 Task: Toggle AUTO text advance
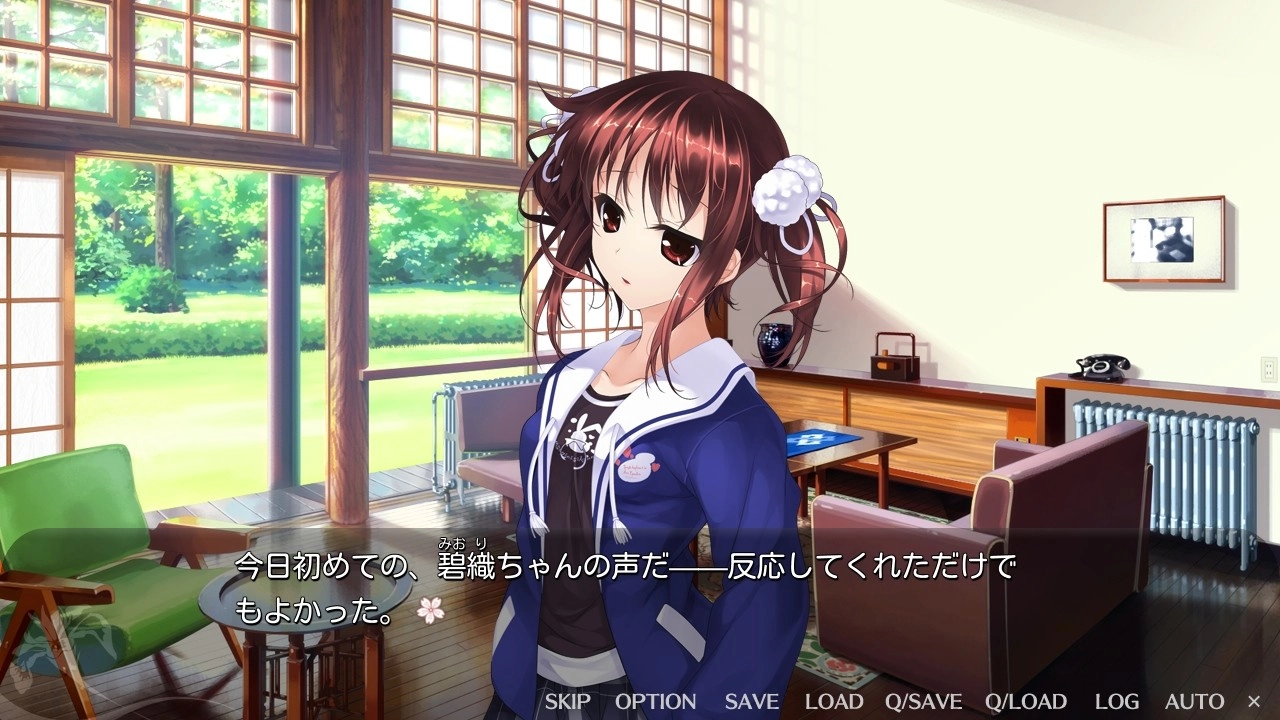pos(1194,701)
